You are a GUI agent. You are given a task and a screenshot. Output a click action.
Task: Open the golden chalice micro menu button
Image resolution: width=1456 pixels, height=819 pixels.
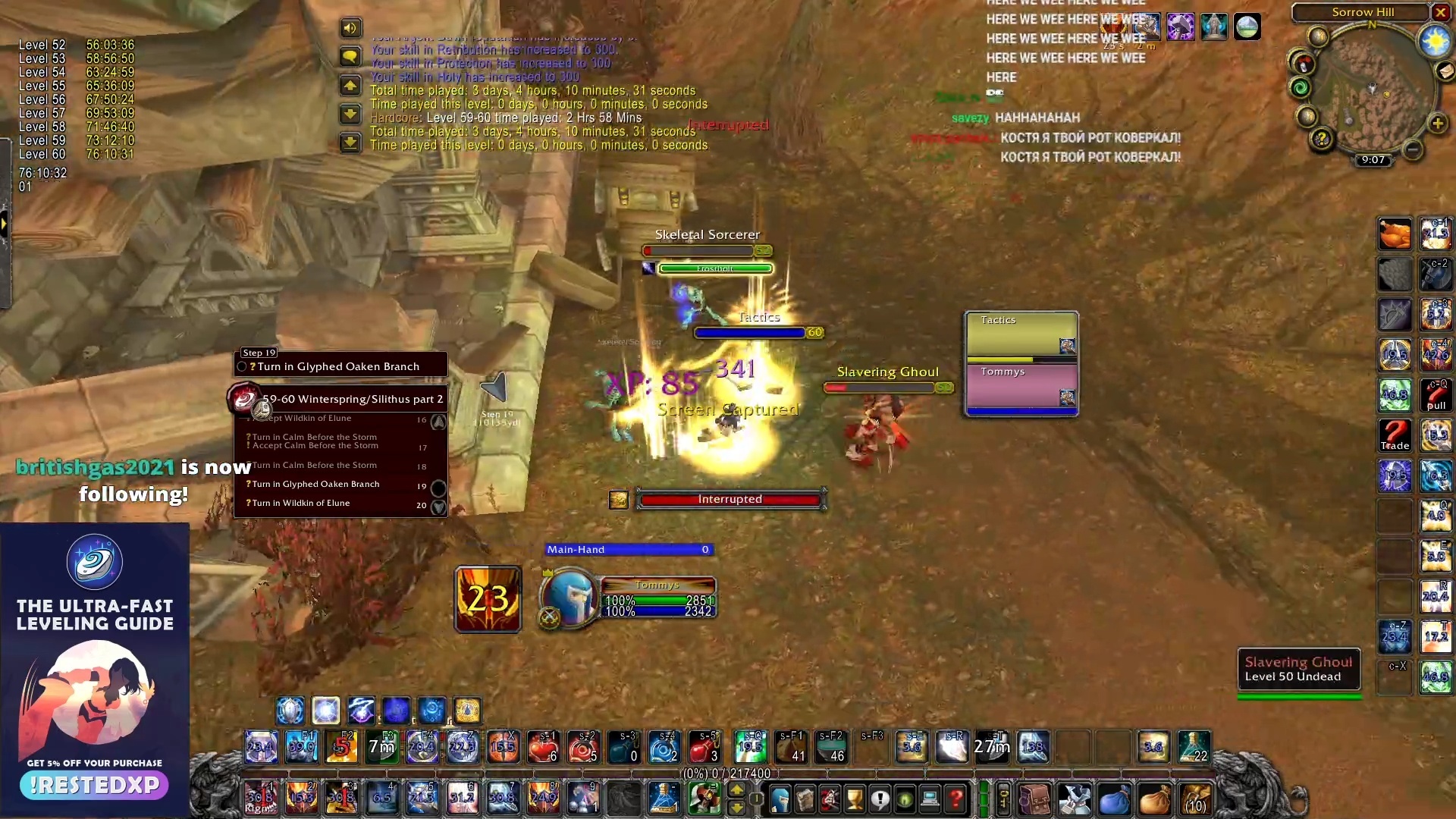coord(855,799)
